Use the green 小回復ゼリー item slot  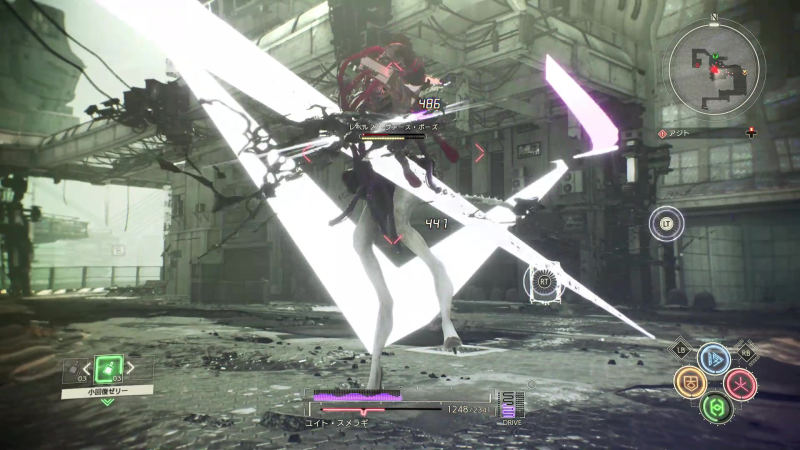coord(107,369)
